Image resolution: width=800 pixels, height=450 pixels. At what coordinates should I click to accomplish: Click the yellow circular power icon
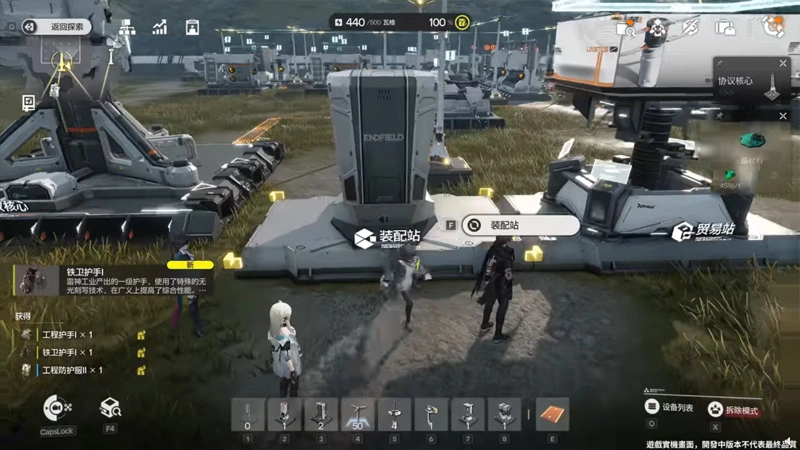pos(462,22)
